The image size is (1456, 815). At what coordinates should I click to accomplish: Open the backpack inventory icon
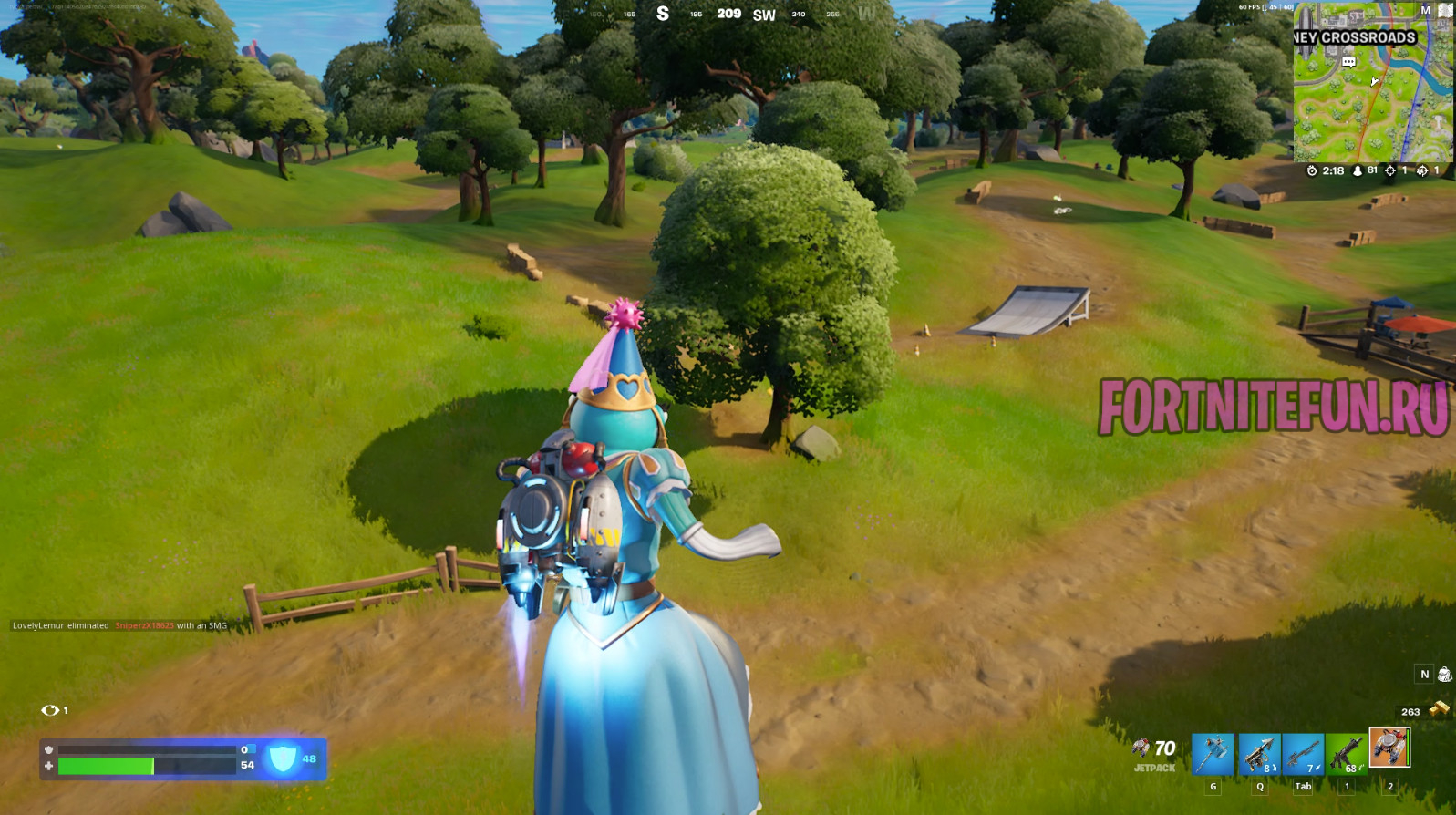coord(1444,675)
